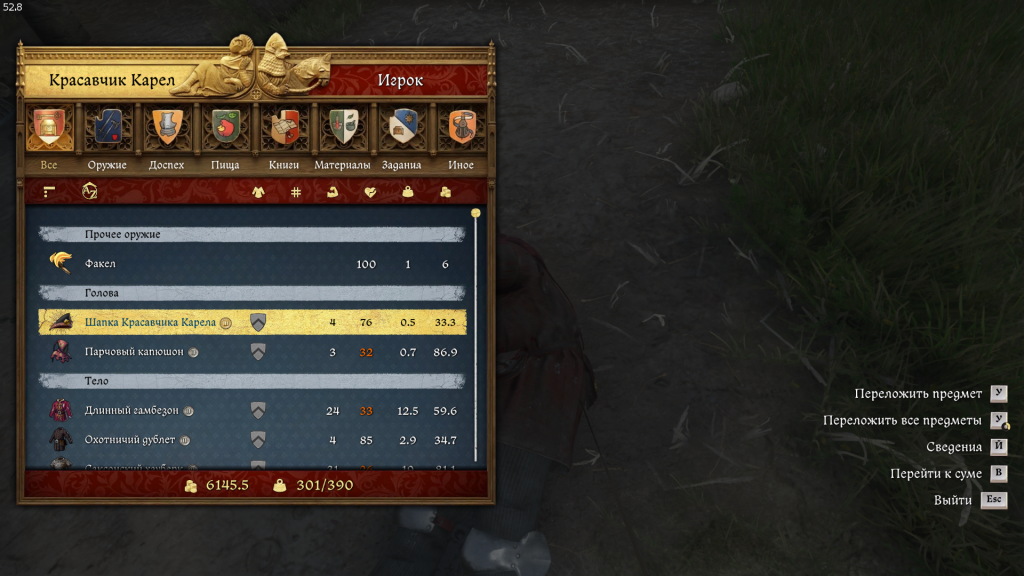Switch to the Все (All) category tab
1024x576 pixels.
click(x=48, y=129)
